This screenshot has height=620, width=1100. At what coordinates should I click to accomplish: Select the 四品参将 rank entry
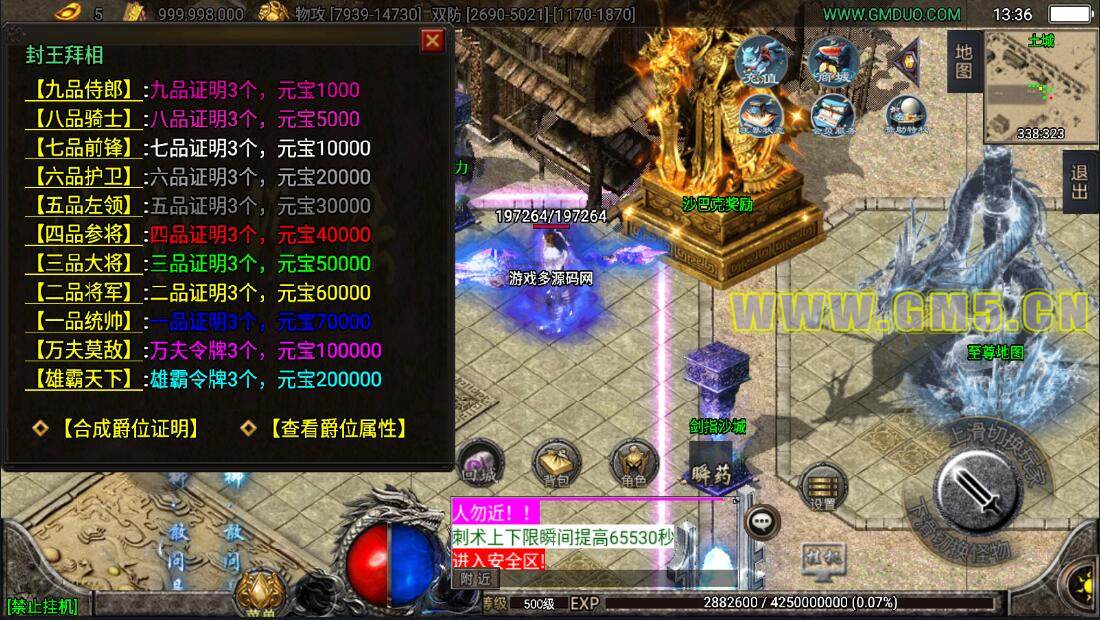[x=84, y=235]
